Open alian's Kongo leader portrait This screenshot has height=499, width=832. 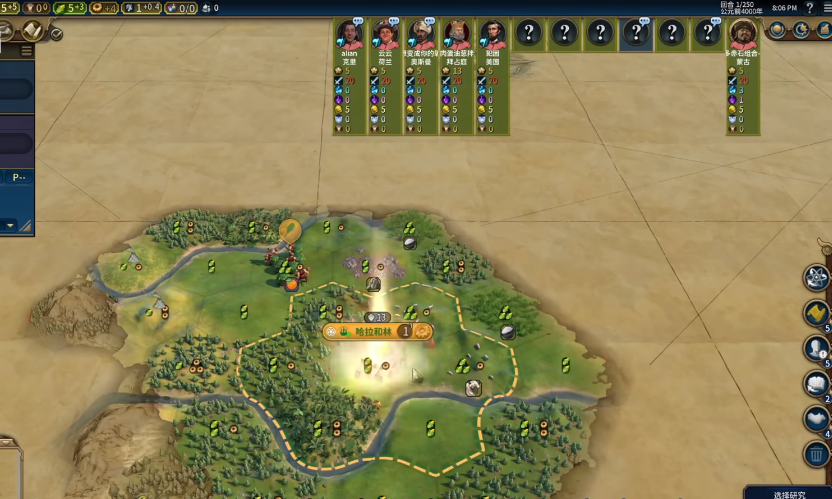(349, 35)
